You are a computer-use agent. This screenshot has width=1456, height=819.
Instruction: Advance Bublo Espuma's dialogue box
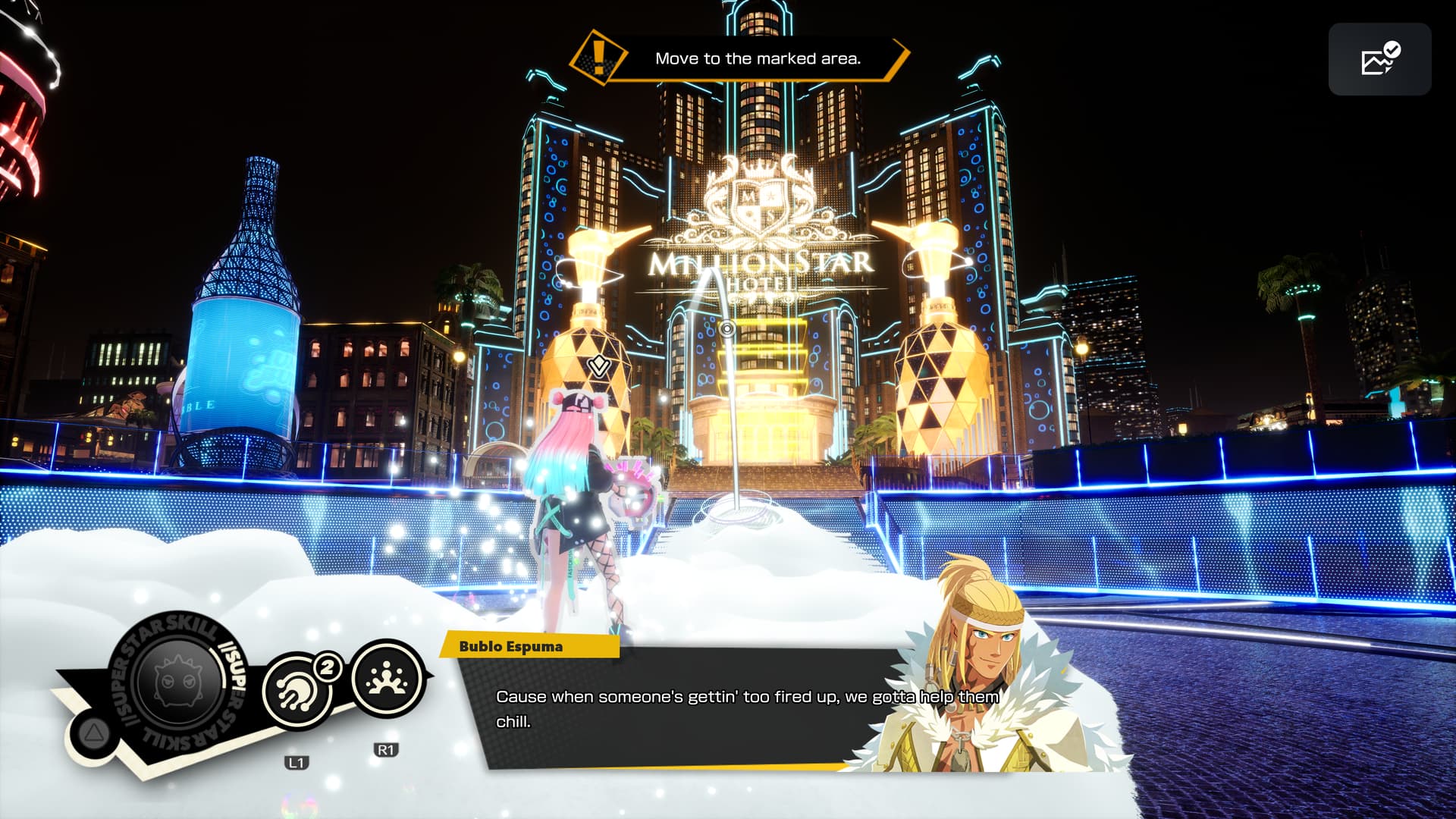pyautogui.click(x=682, y=708)
